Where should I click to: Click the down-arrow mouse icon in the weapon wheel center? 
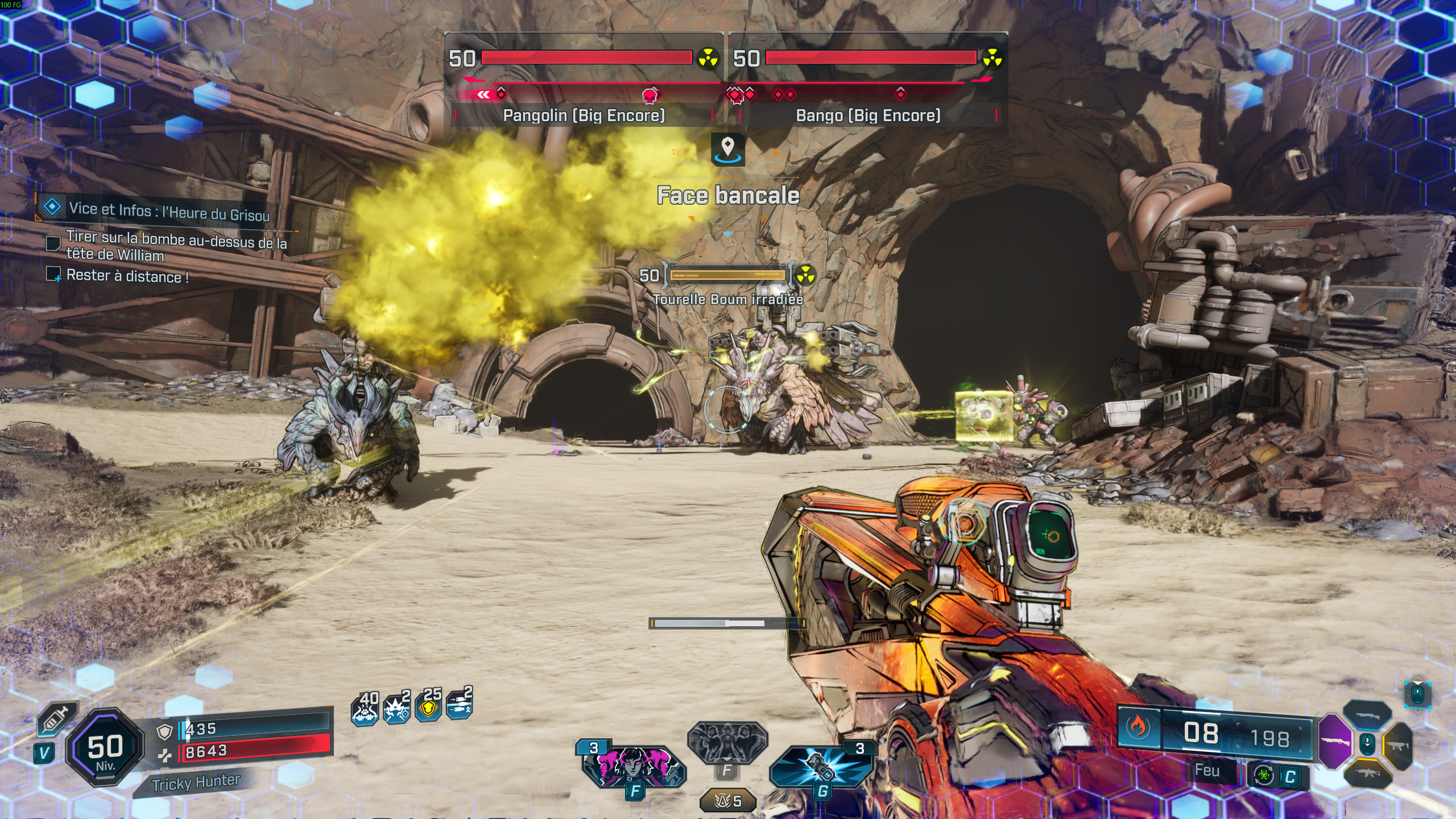coord(1367,744)
